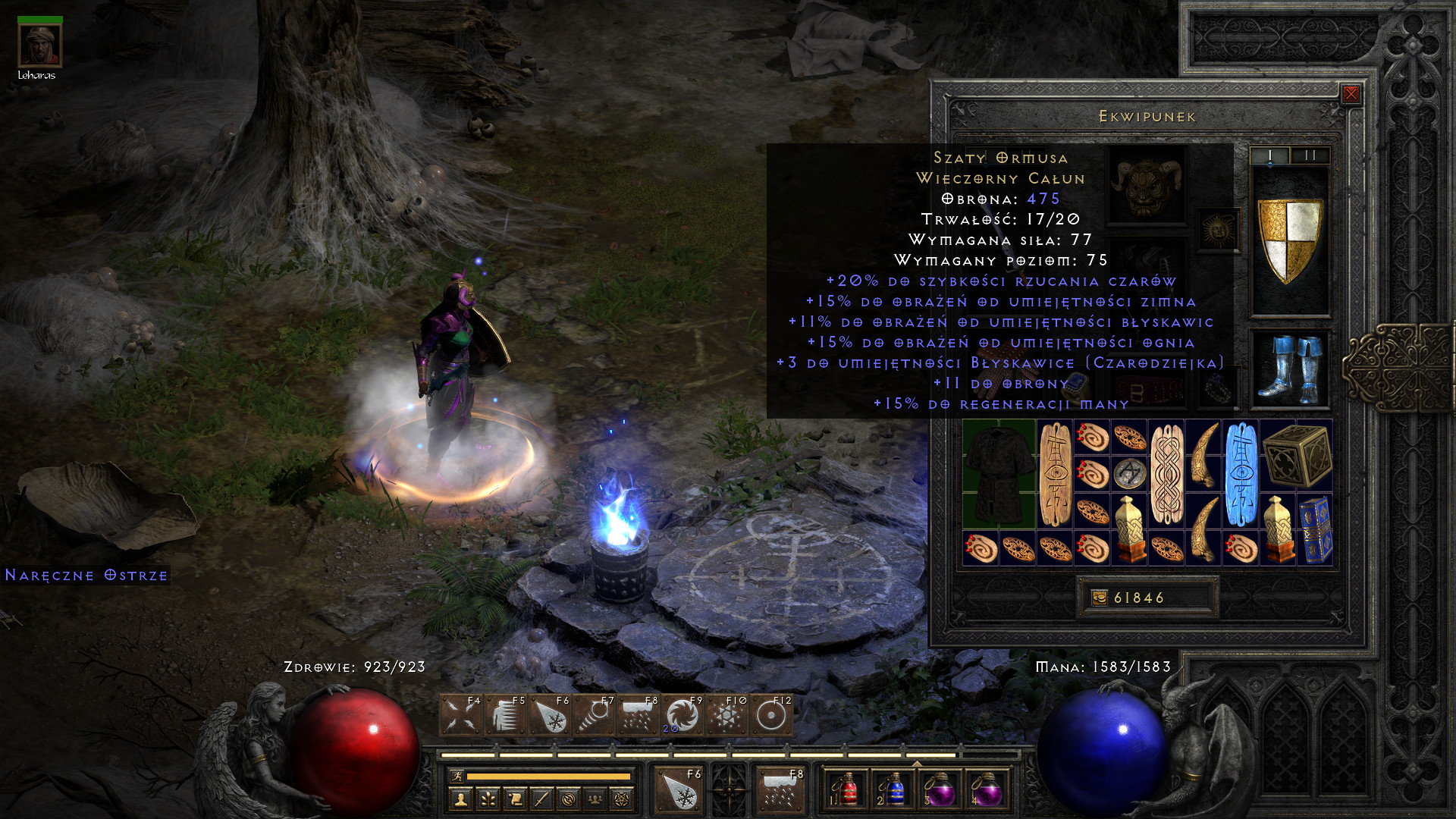Close the Ekwipunek inventory panel
1456x819 pixels.
(x=1351, y=94)
